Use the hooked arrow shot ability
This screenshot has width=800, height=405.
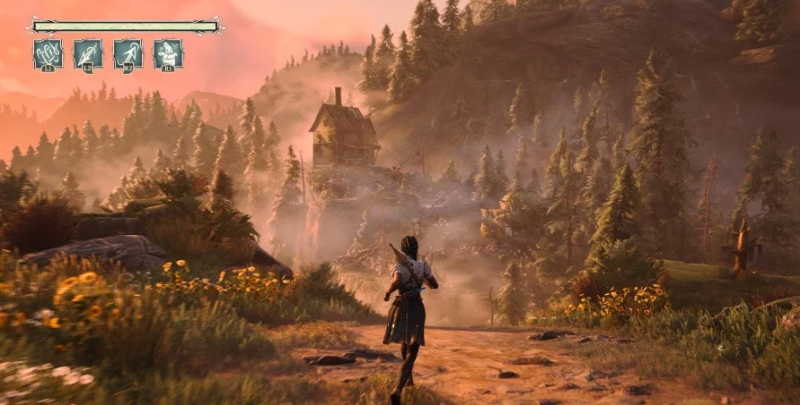tap(128, 53)
